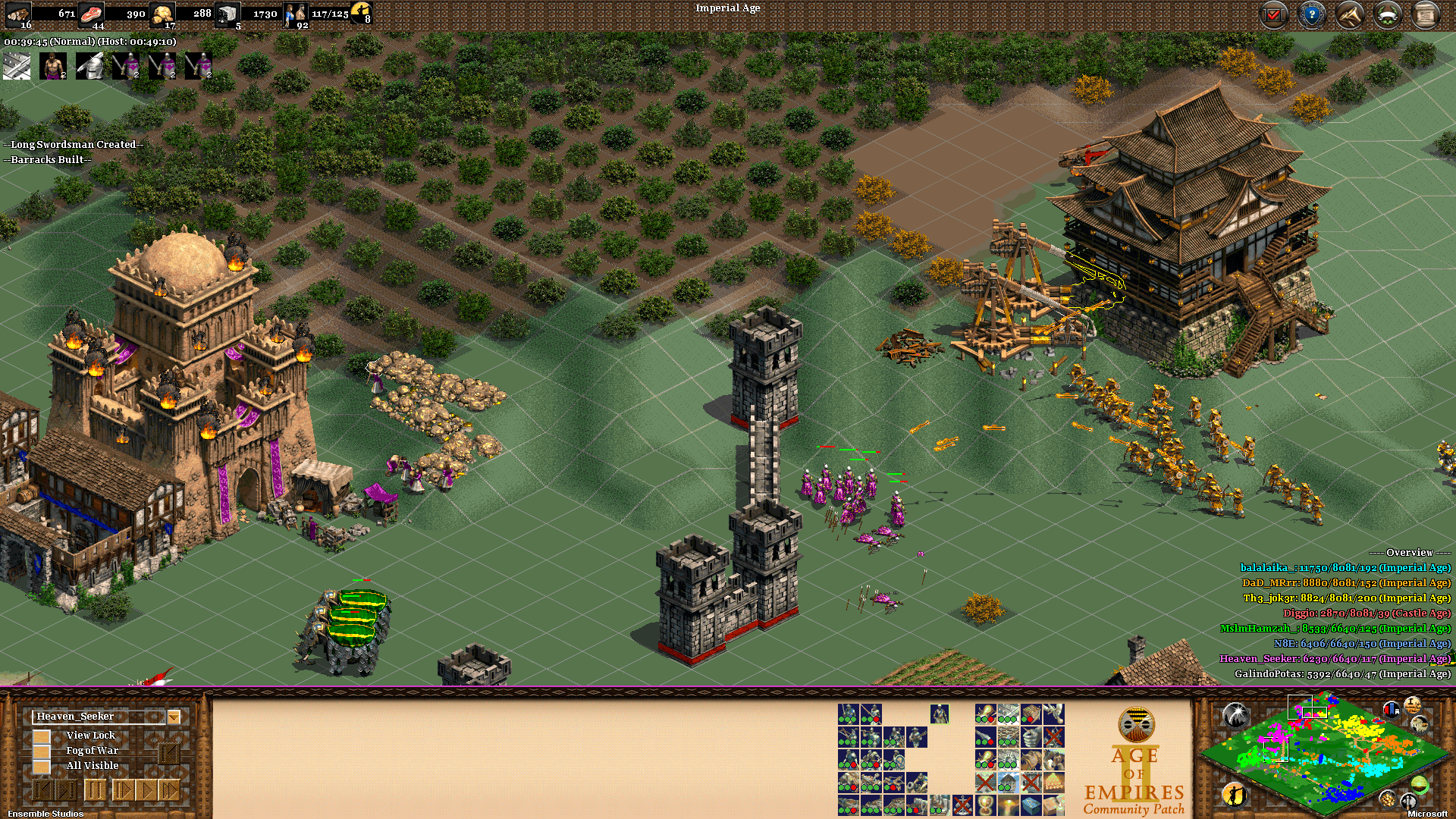The width and height of the screenshot is (1456, 819).
Task: Show the statistics bar-chart button
Action: (x=1392, y=709)
